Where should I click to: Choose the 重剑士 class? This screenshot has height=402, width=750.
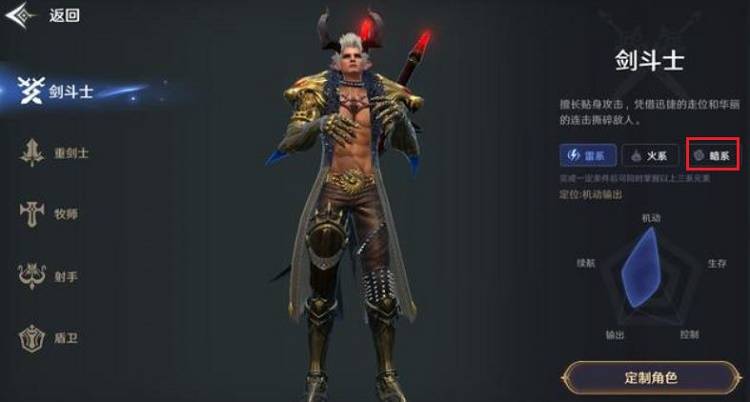58,153
